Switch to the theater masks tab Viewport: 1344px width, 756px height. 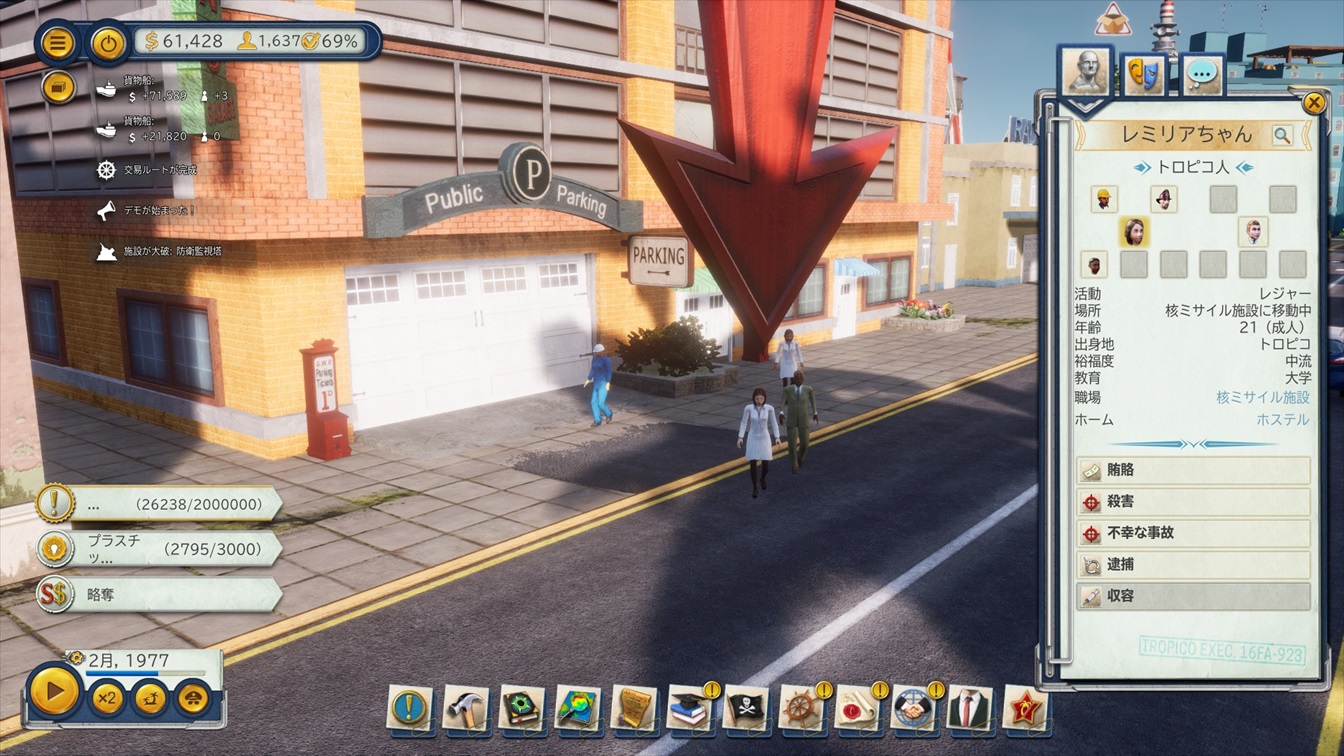[x=1143, y=74]
